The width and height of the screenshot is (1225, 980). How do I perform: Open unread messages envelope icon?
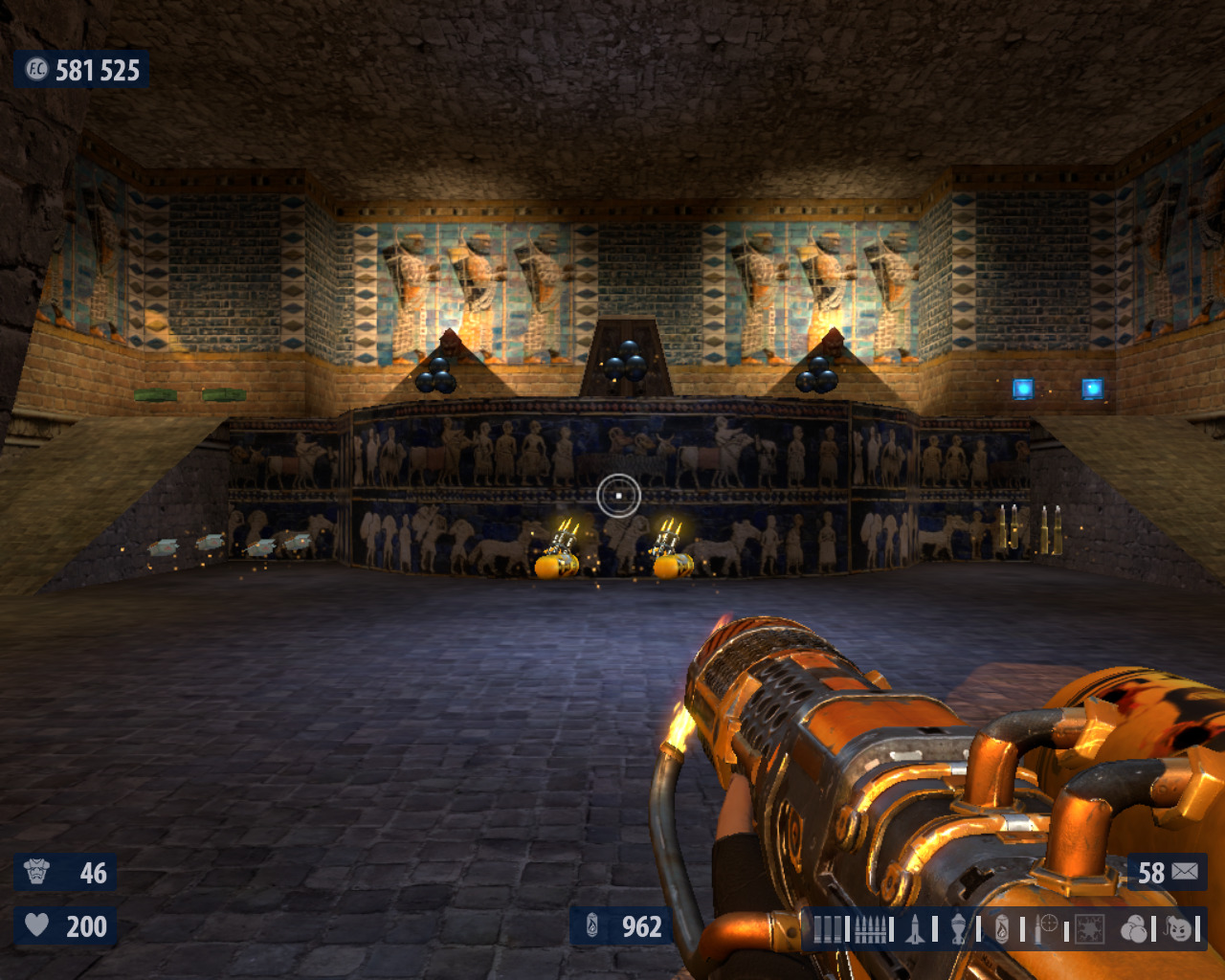point(1185,872)
